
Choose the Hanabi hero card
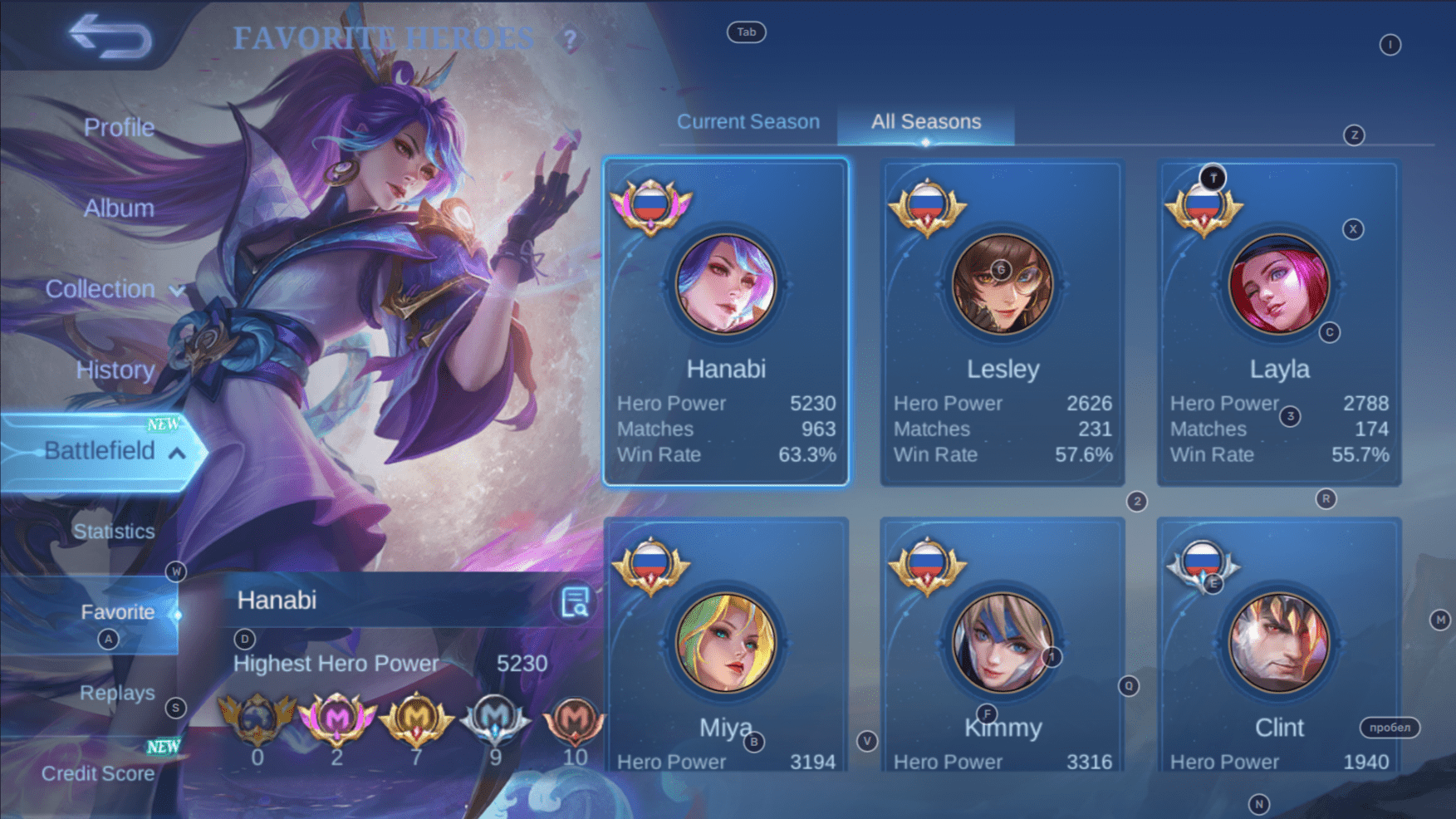pyautogui.click(x=726, y=322)
